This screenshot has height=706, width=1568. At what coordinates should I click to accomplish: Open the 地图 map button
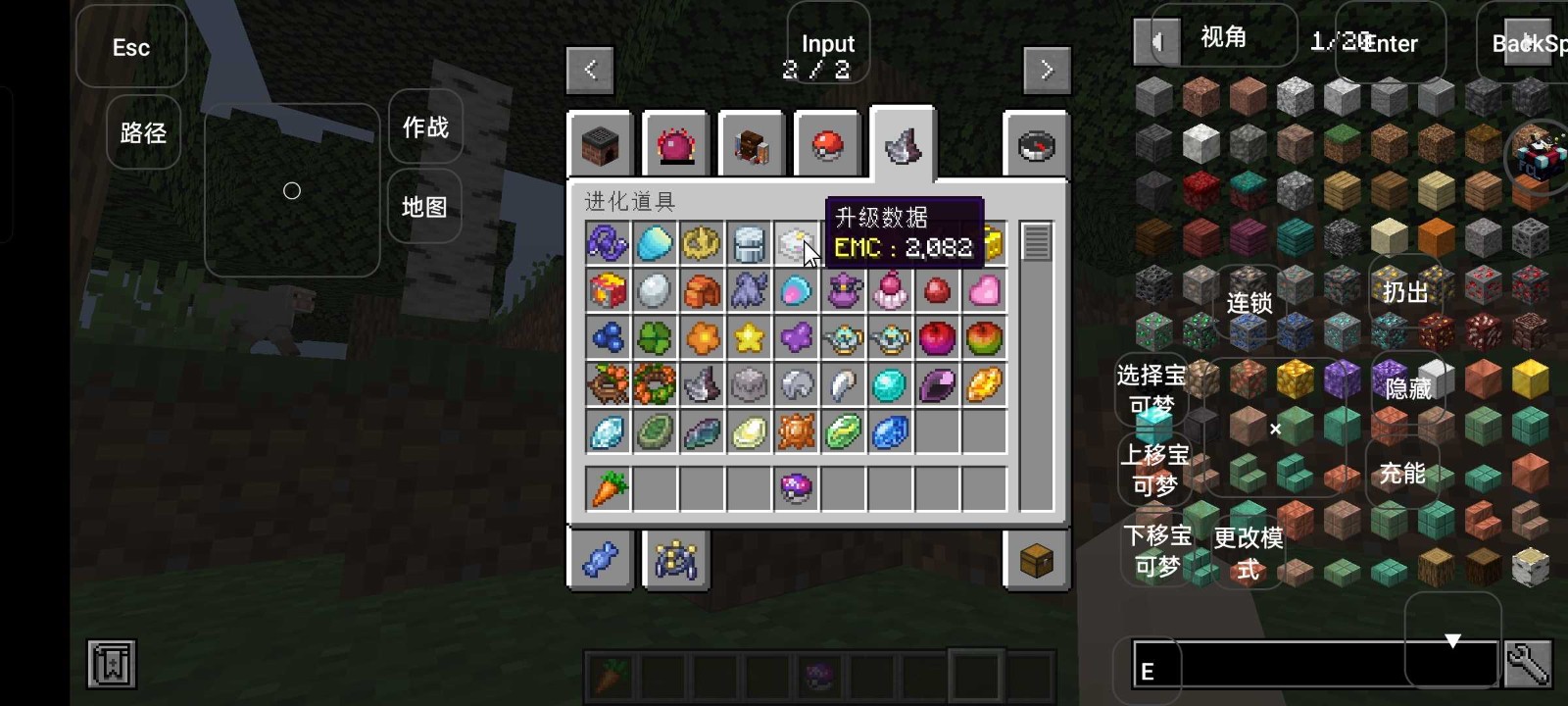pos(424,207)
